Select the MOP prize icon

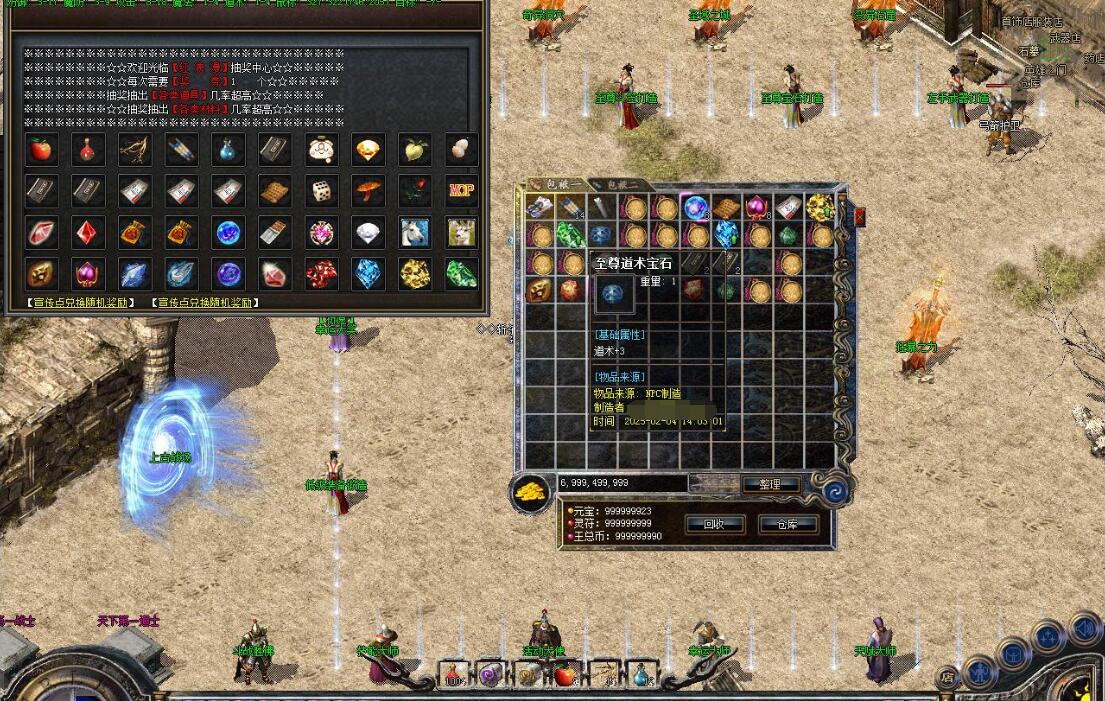click(461, 190)
